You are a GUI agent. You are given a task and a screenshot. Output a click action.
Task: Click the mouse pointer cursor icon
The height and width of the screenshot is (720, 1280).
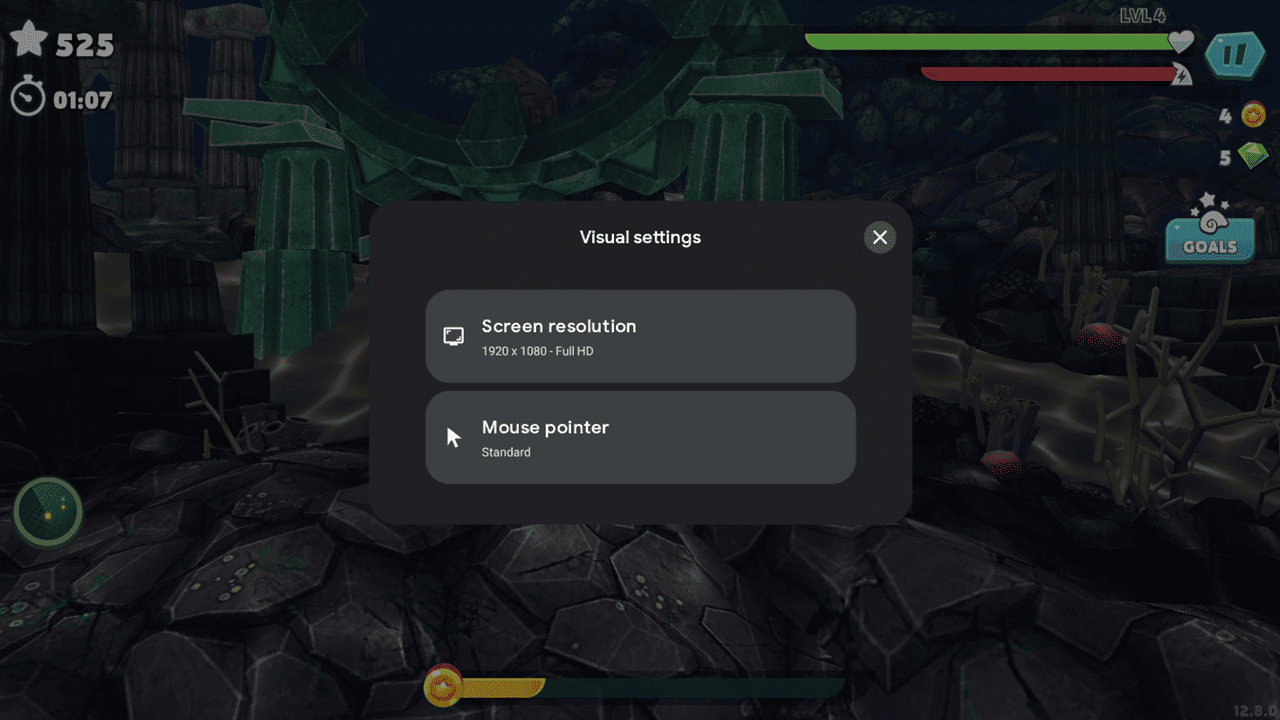click(x=452, y=437)
